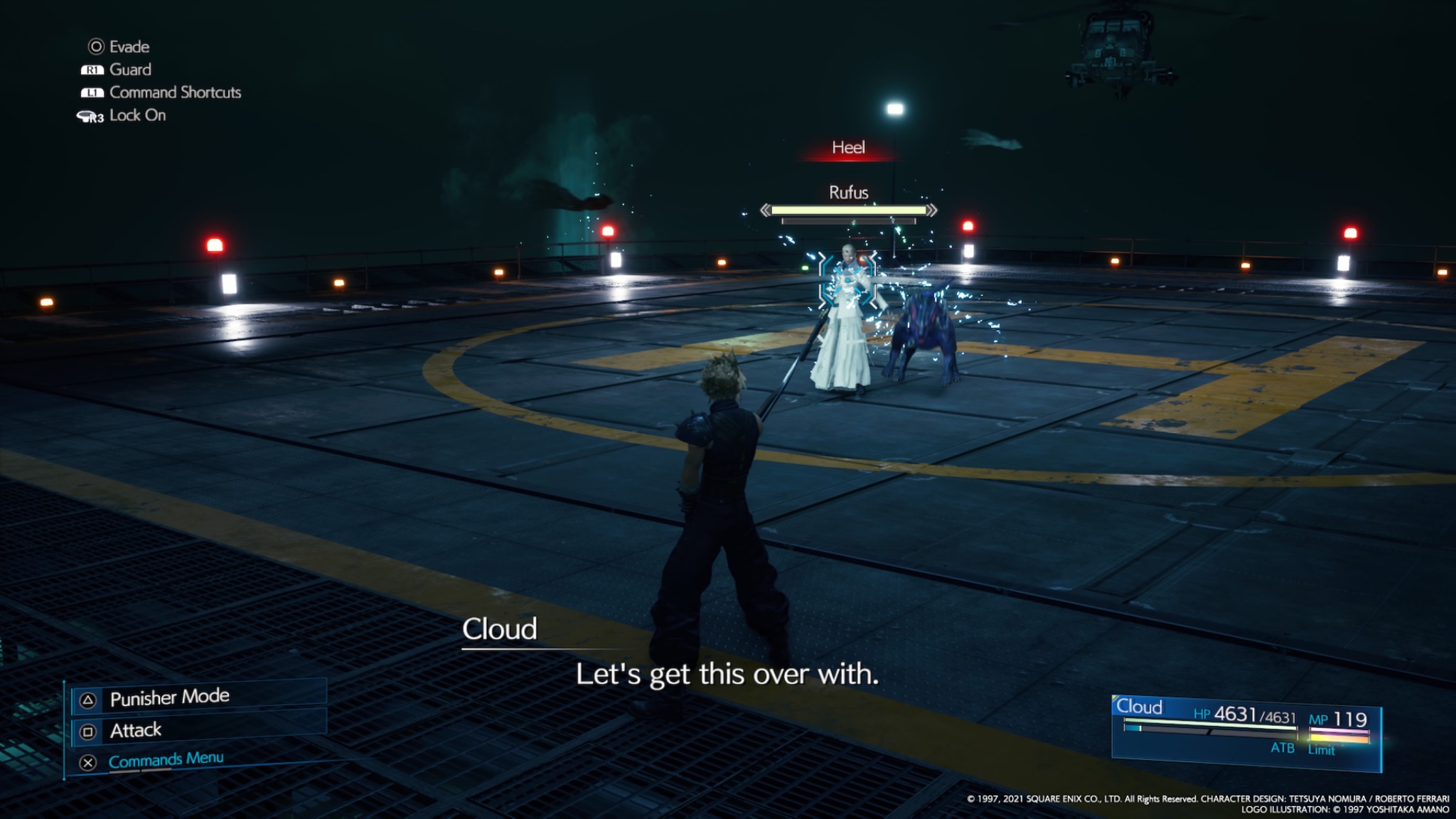Select Cloud's party status panel
1456x819 pixels.
pyautogui.click(x=1246, y=733)
